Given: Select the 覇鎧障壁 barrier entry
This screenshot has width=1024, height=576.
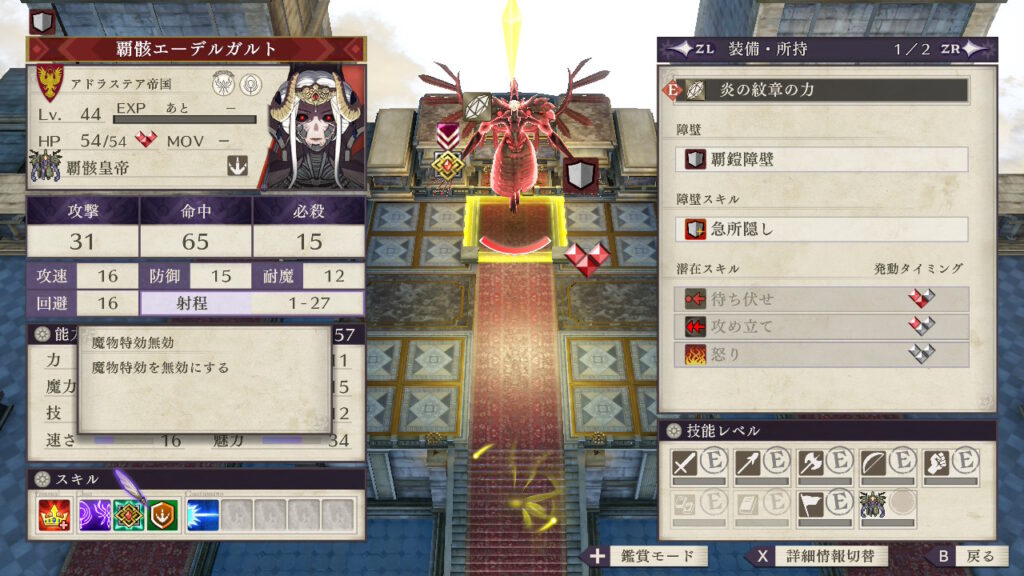Looking at the screenshot, I should [826, 159].
